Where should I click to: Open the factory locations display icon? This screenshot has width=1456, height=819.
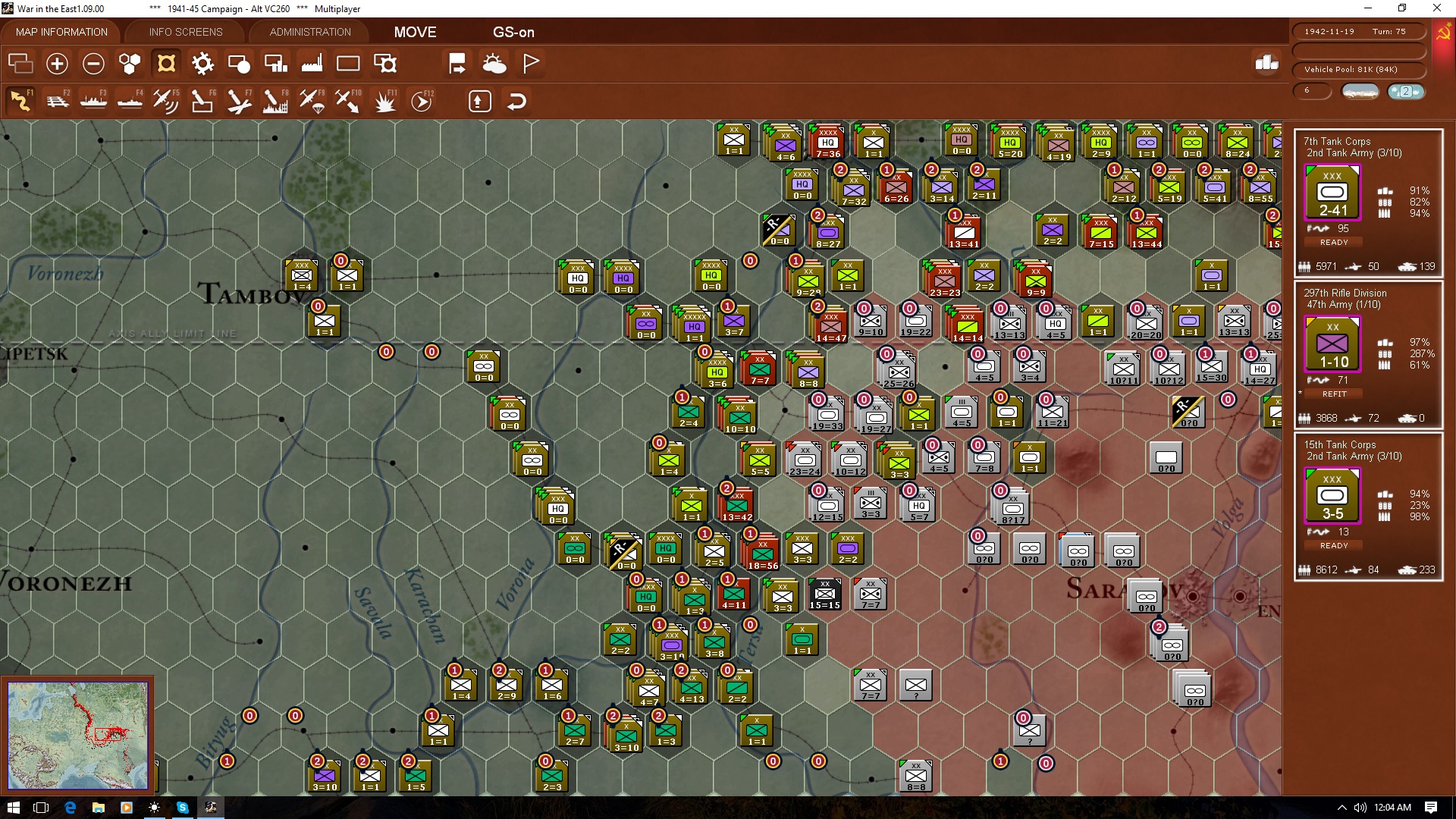click(312, 64)
